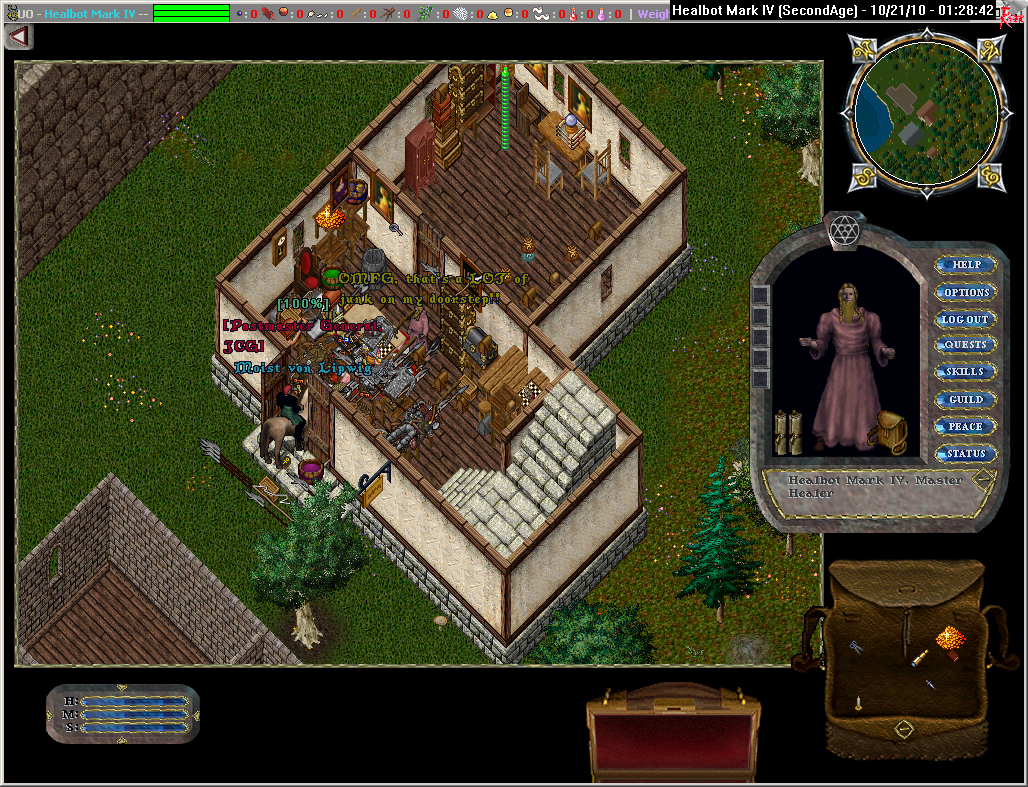Open the Guild menu
The width and height of the screenshot is (1028, 787).
click(966, 399)
